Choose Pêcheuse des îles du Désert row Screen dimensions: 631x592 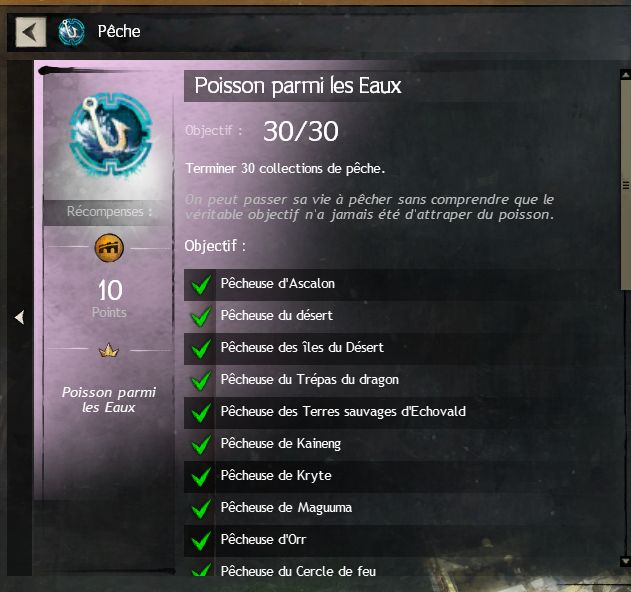pyautogui.click(x=302, y=348)
